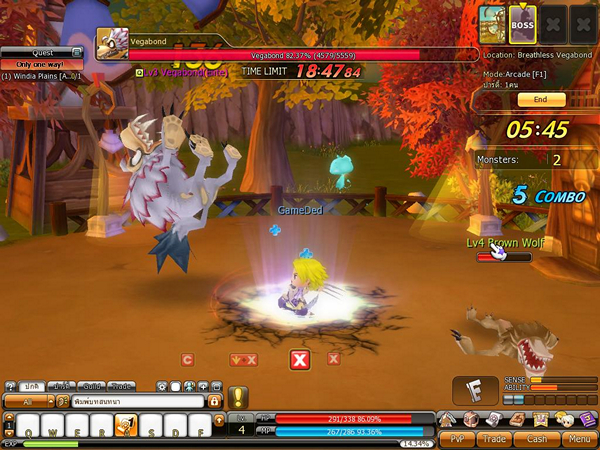
Task: Open the All chat channel dropdown
Action: pyautogui.click(x=28, y=400)
